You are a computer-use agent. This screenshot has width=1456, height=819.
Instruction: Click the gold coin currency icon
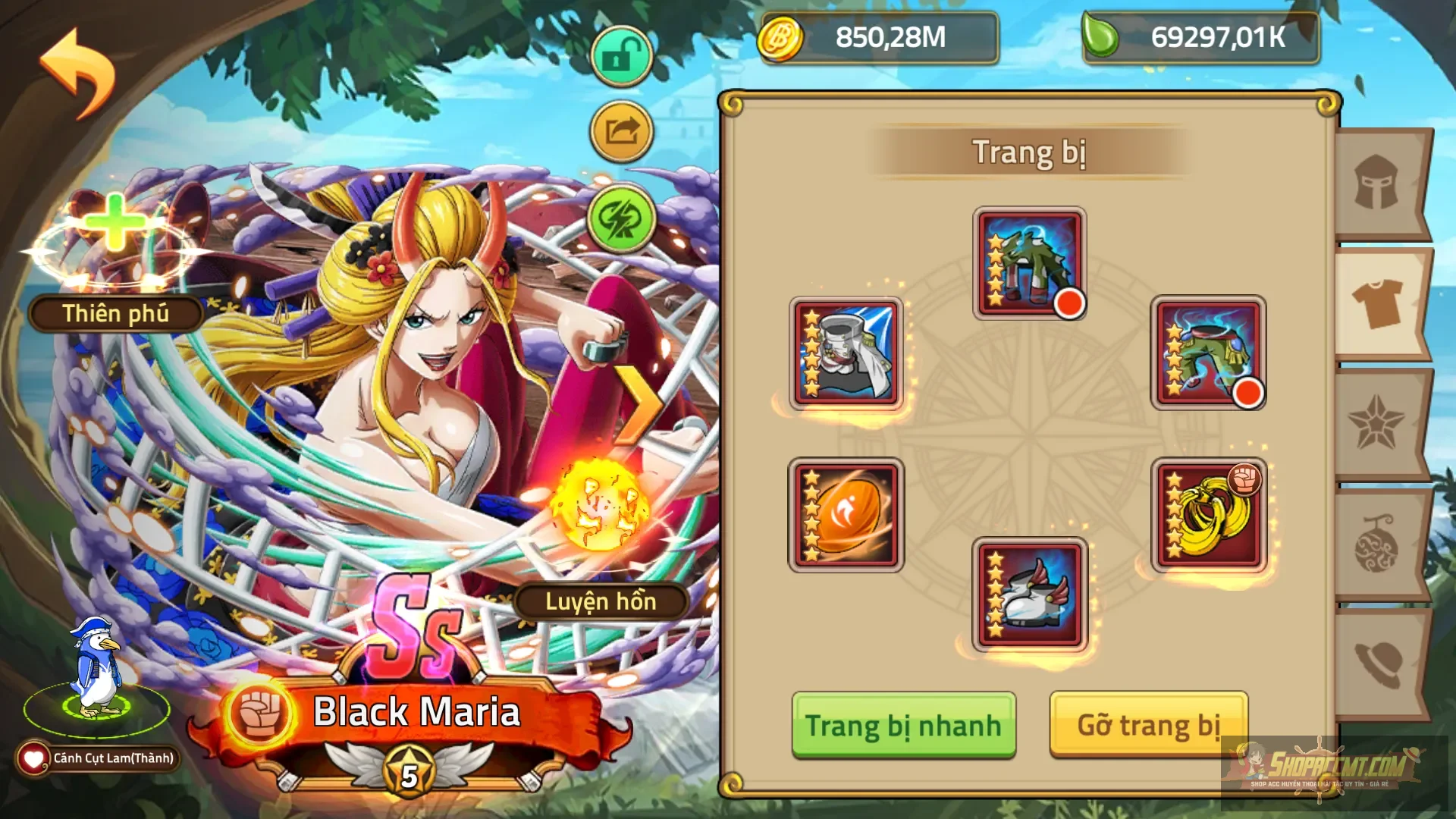point(780,39)
